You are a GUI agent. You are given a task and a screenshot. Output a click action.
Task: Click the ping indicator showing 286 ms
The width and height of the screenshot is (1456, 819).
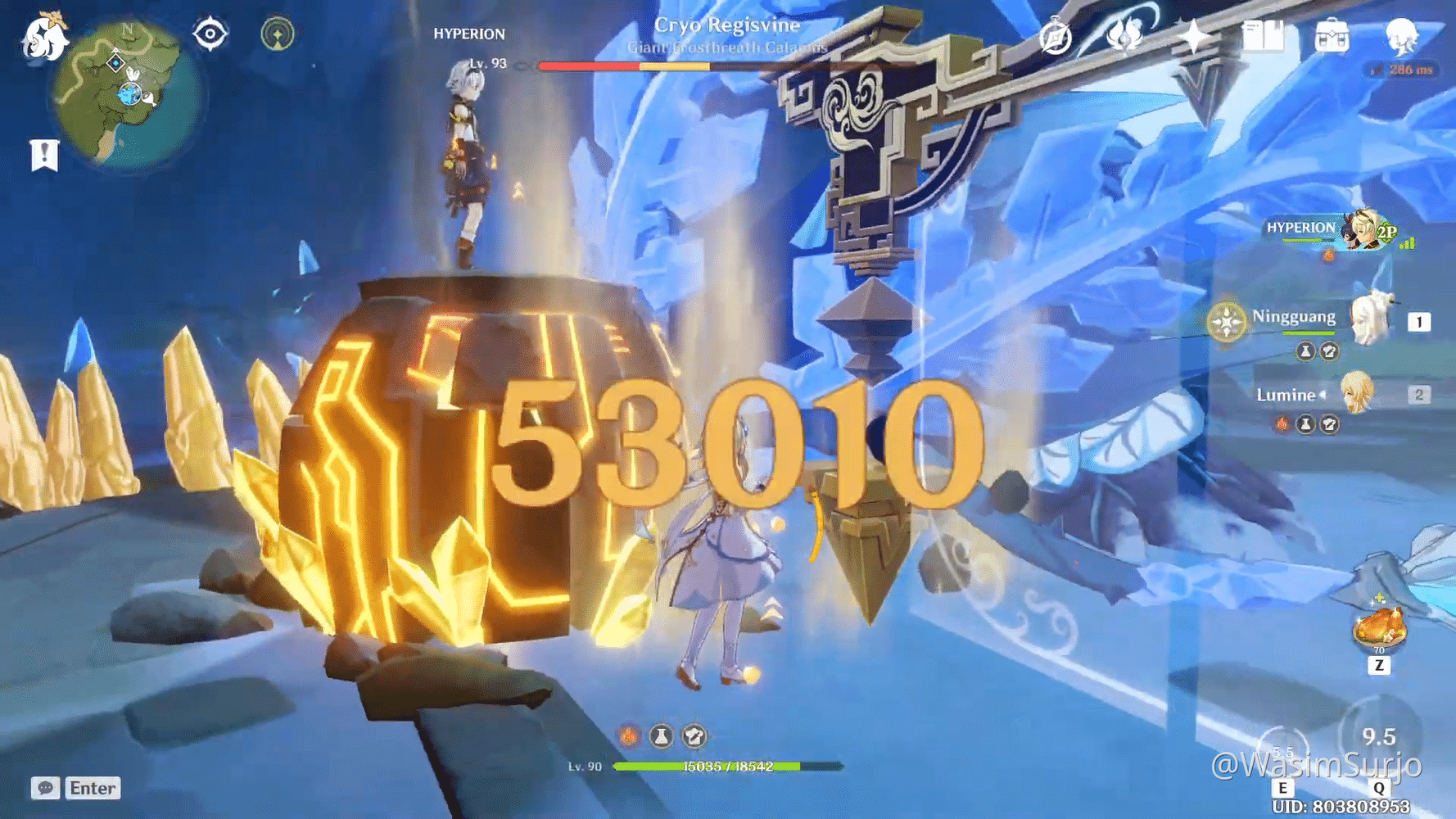click(1404, 71)
